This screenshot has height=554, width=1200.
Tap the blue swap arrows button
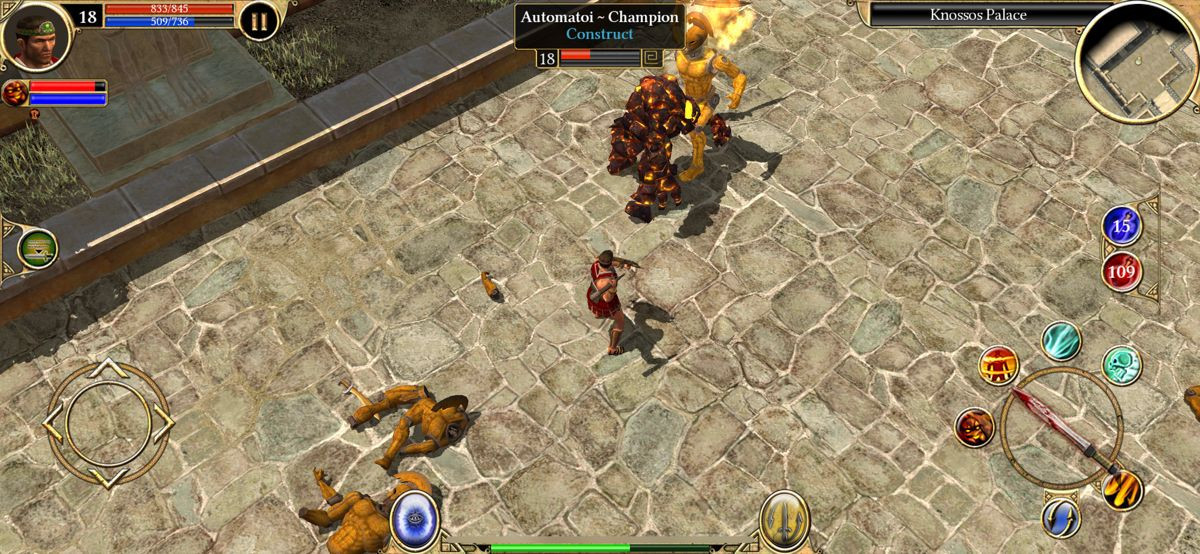tap(1060, 516)
